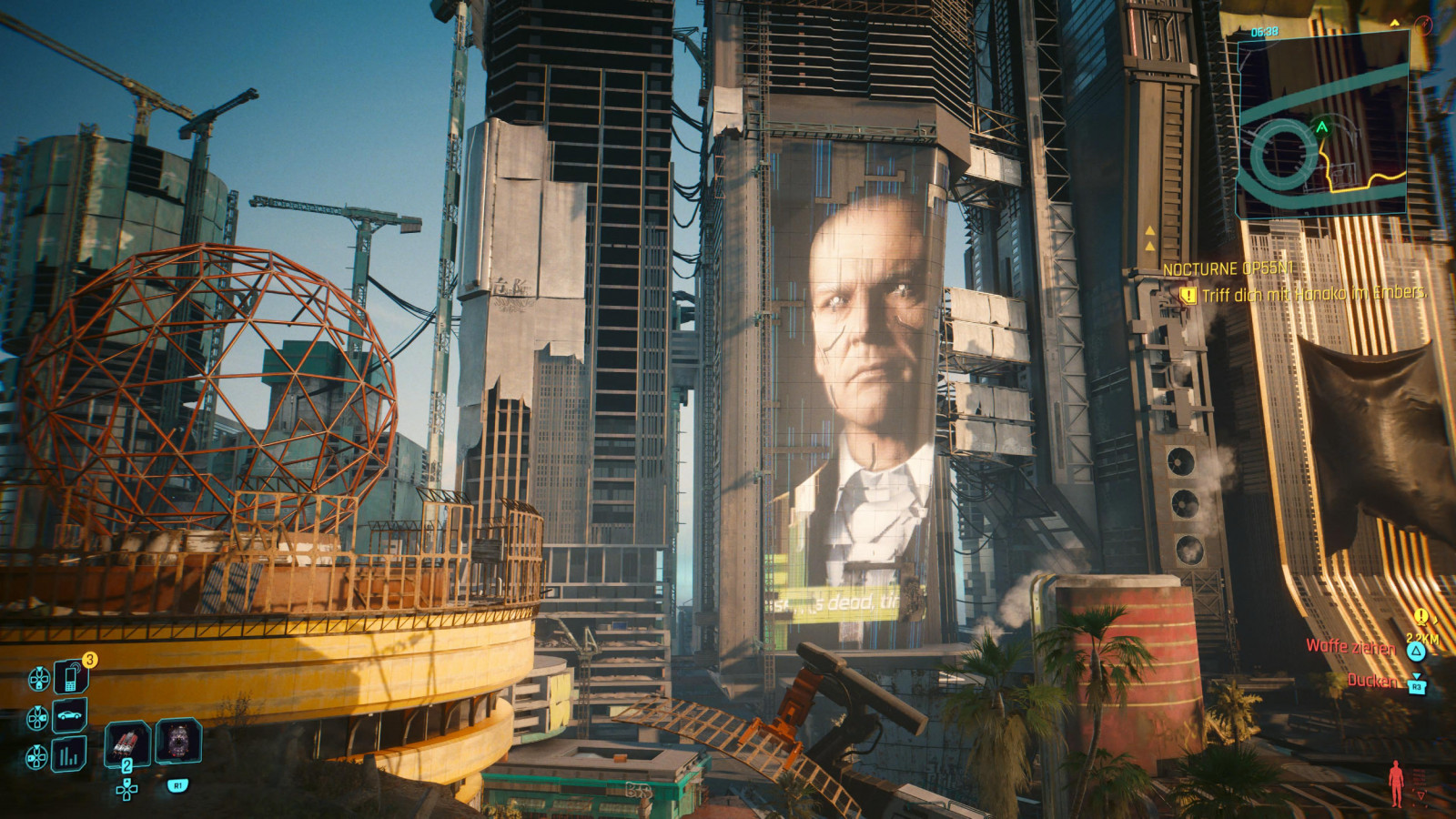Screen dimensions: 1456x819
Task: Click the green player arrow on the minimap
Action: click(1322, 127)
